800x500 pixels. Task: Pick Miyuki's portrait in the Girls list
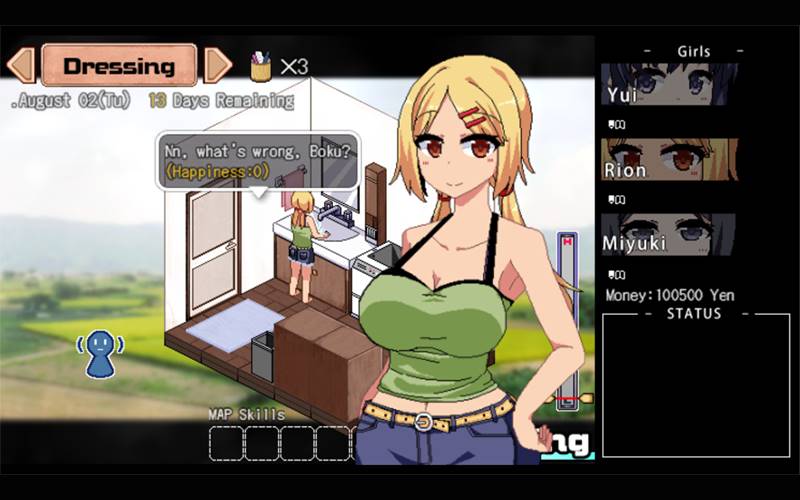point(669,234)
